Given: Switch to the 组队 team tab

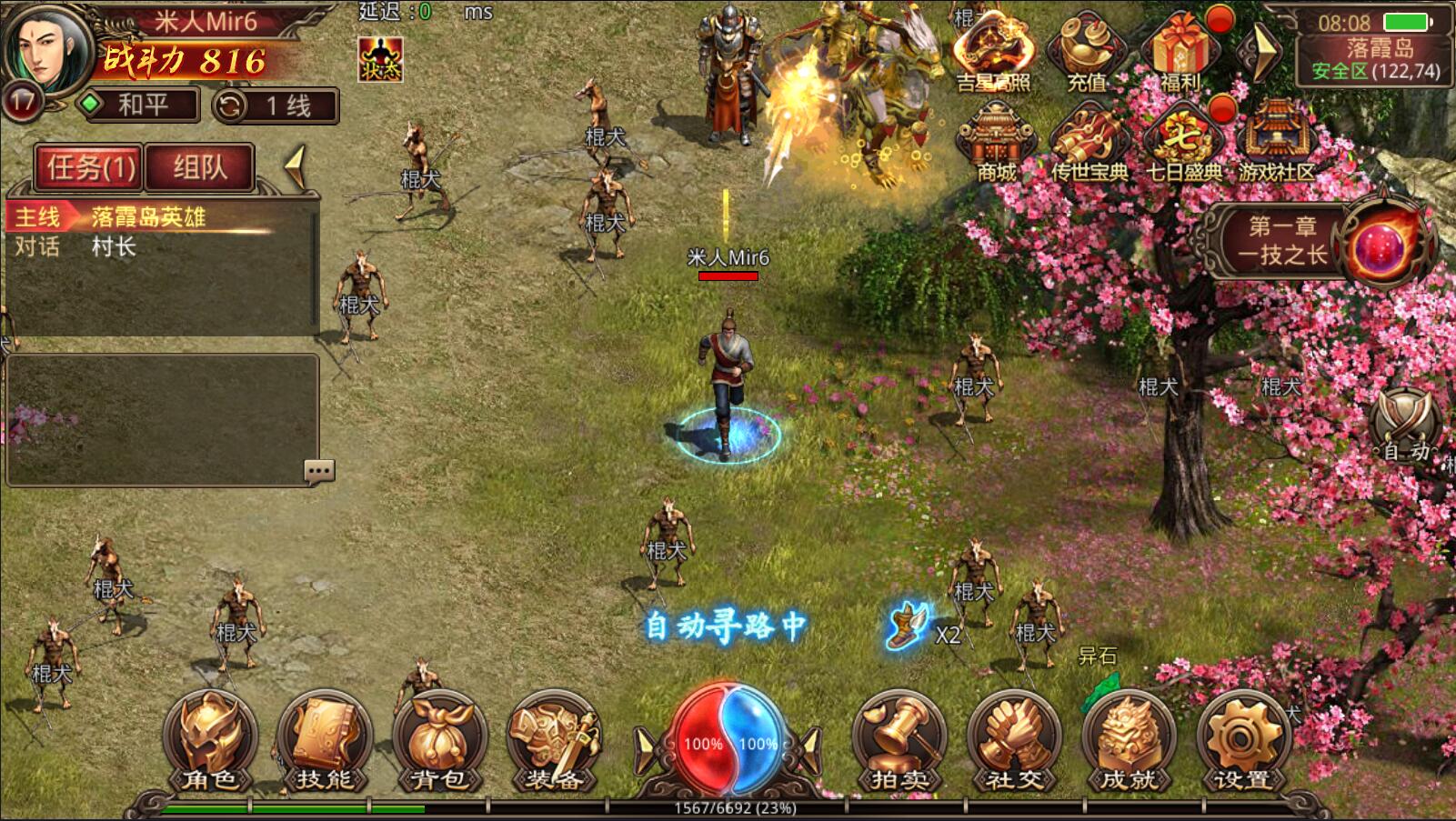Looking at the screenshot, I should (x=199, y=167).
